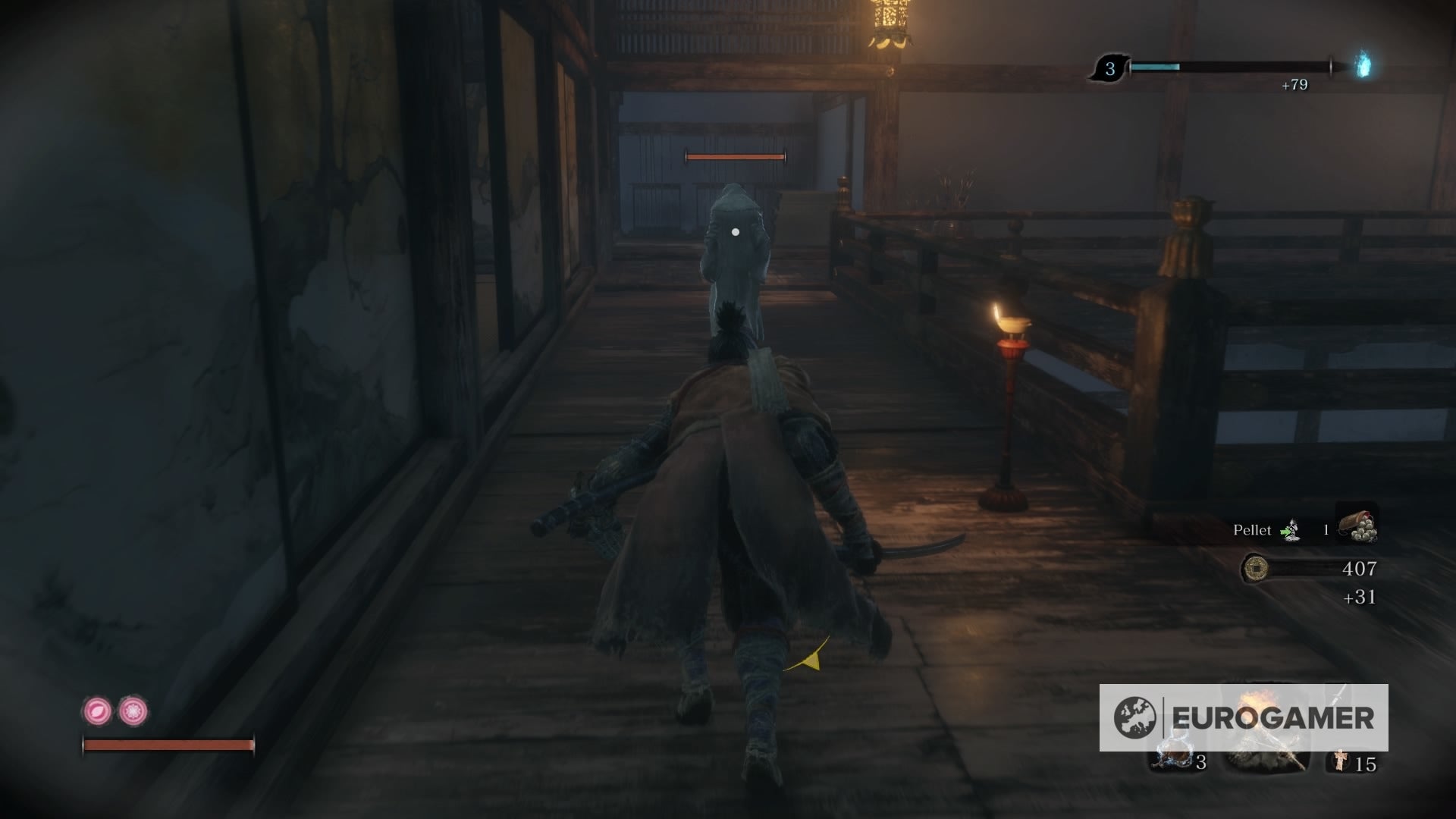Expand the sen total display reading 407
The image size is (1456, 819).
pos(1360,570)
